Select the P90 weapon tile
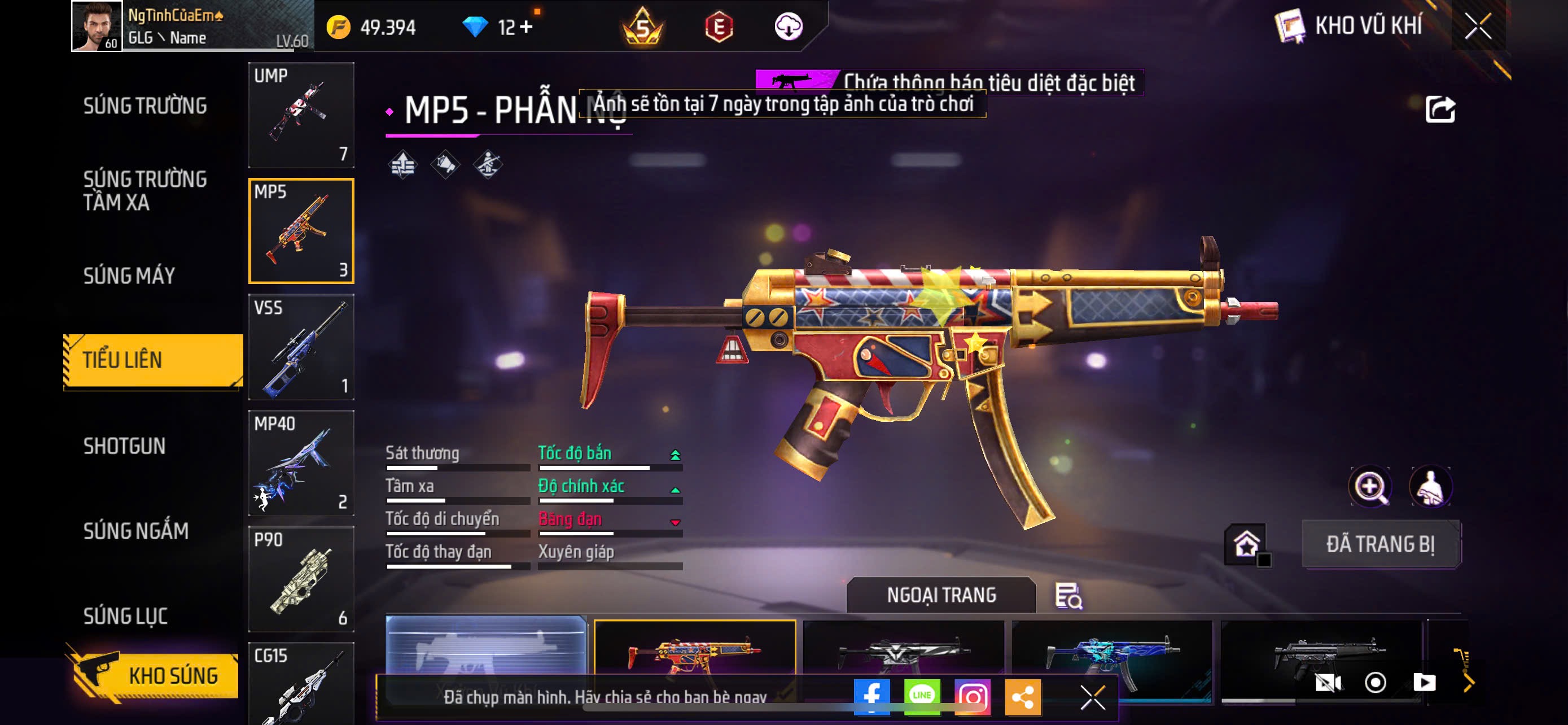The image size is (1568, 725). tap(301, 579)
